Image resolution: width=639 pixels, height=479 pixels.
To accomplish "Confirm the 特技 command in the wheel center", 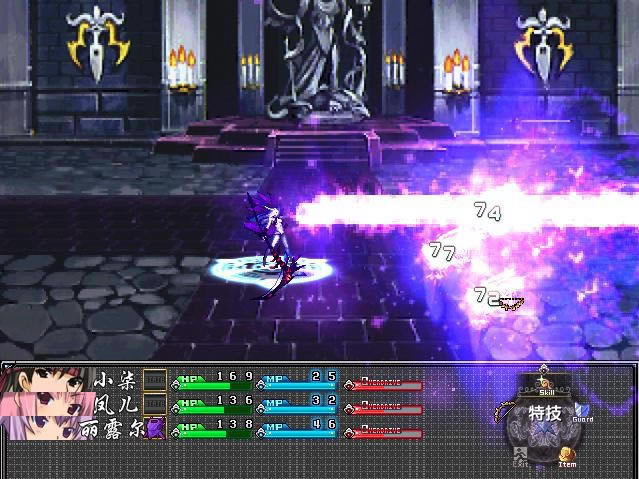I will pyautogui.click(x=545, y=413).
